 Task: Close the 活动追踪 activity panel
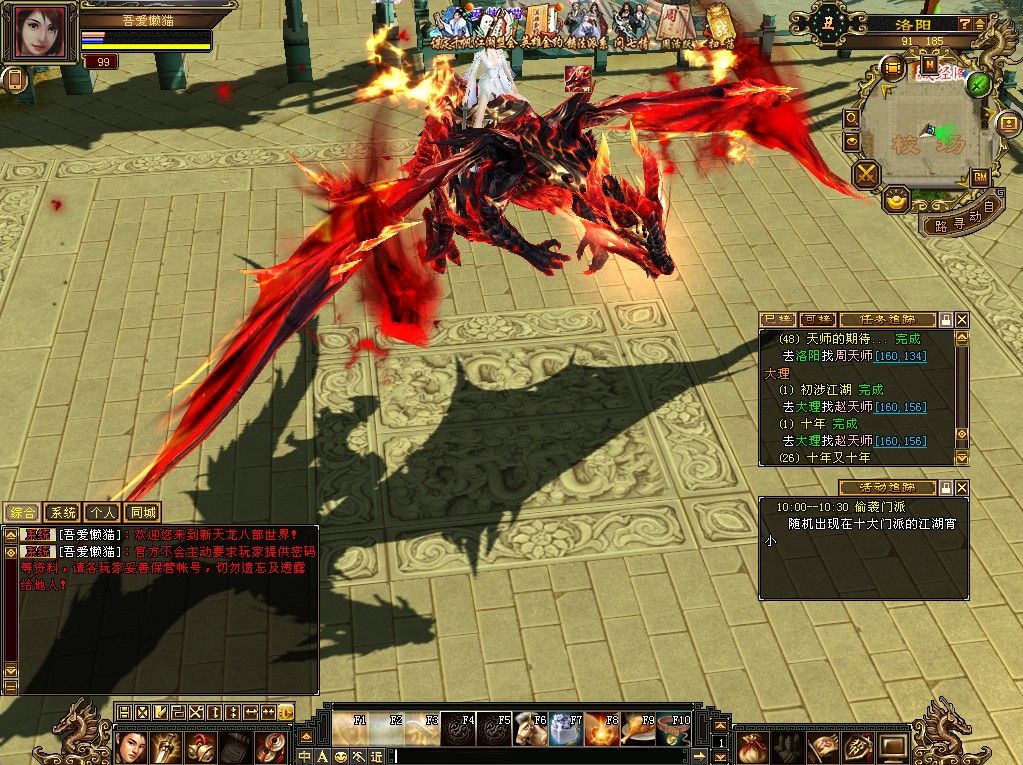(962, 488)
